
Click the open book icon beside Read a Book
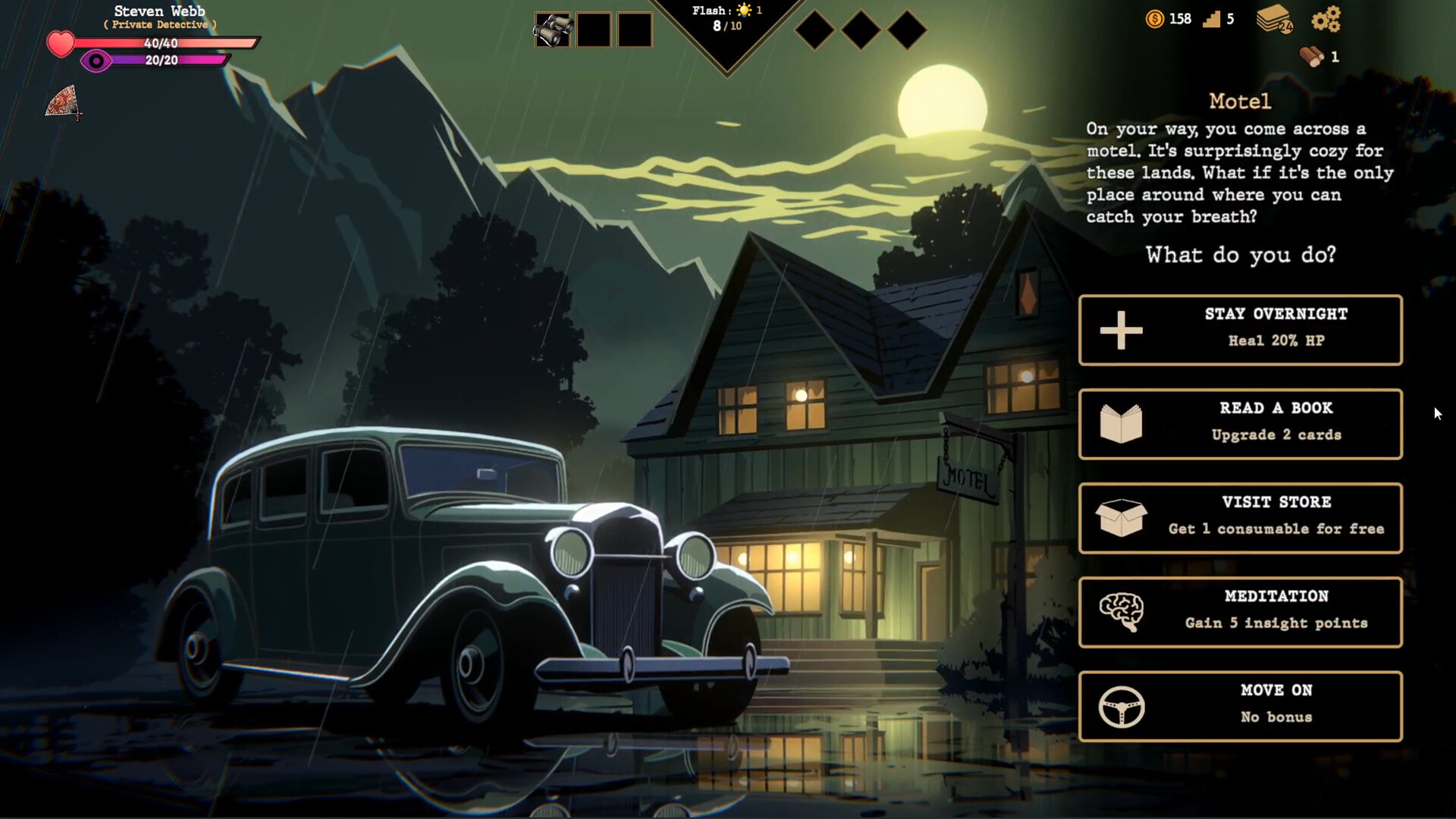click(x=1120, y=422)
